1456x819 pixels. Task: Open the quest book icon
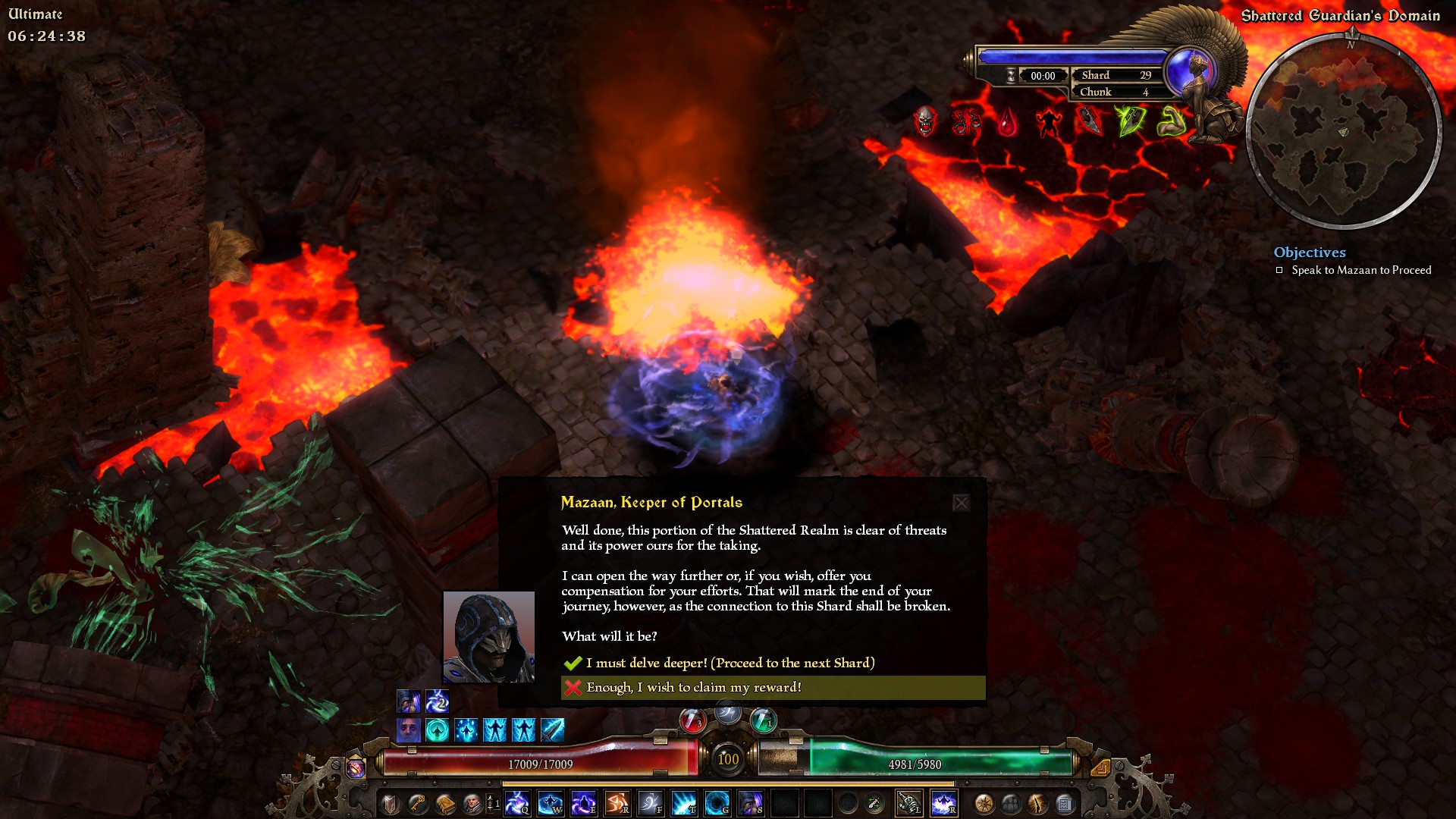pos(445,803)
